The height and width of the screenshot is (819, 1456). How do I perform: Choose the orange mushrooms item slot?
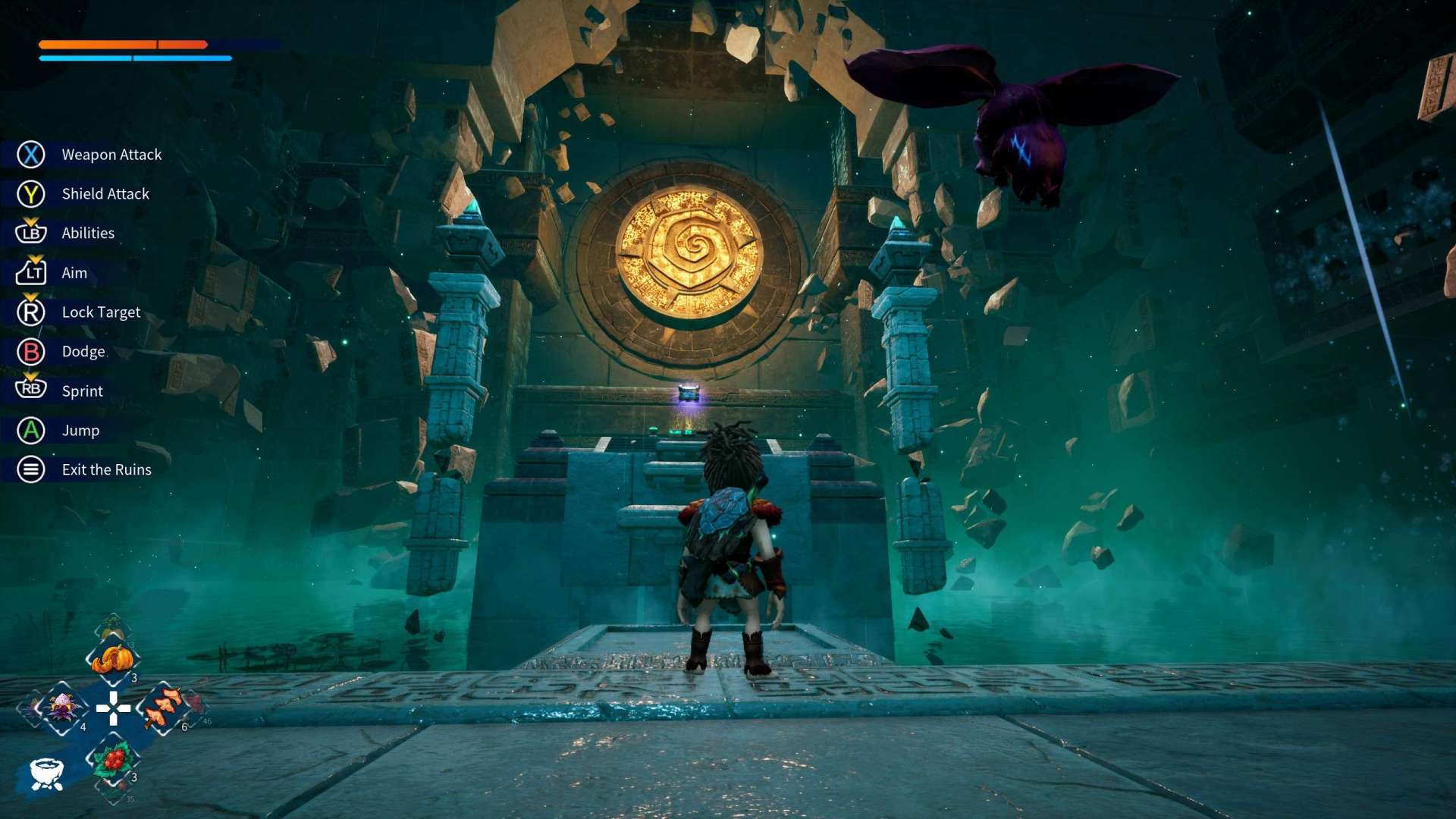coord(163,708)
